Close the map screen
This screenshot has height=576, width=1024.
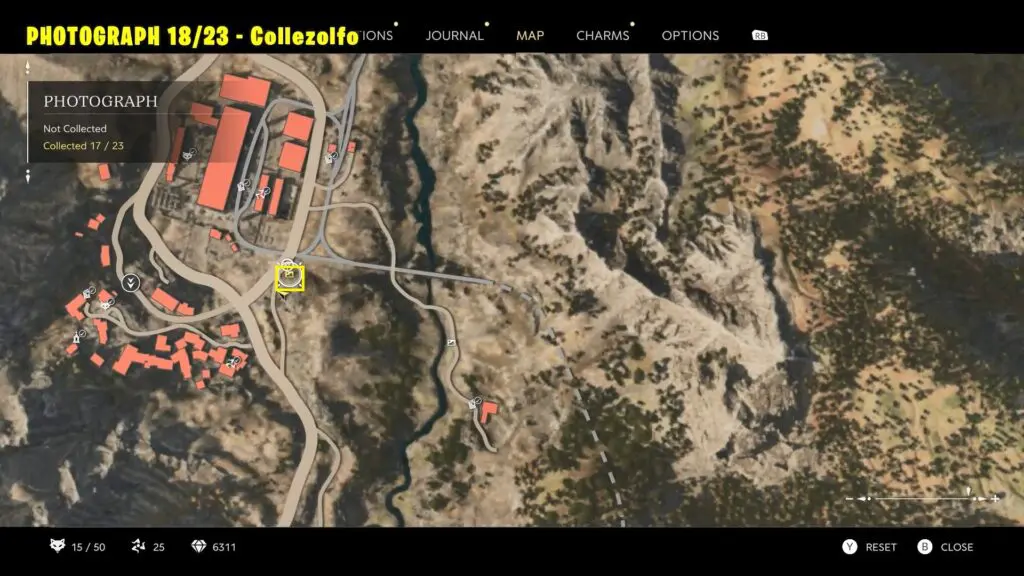(945, 547)
